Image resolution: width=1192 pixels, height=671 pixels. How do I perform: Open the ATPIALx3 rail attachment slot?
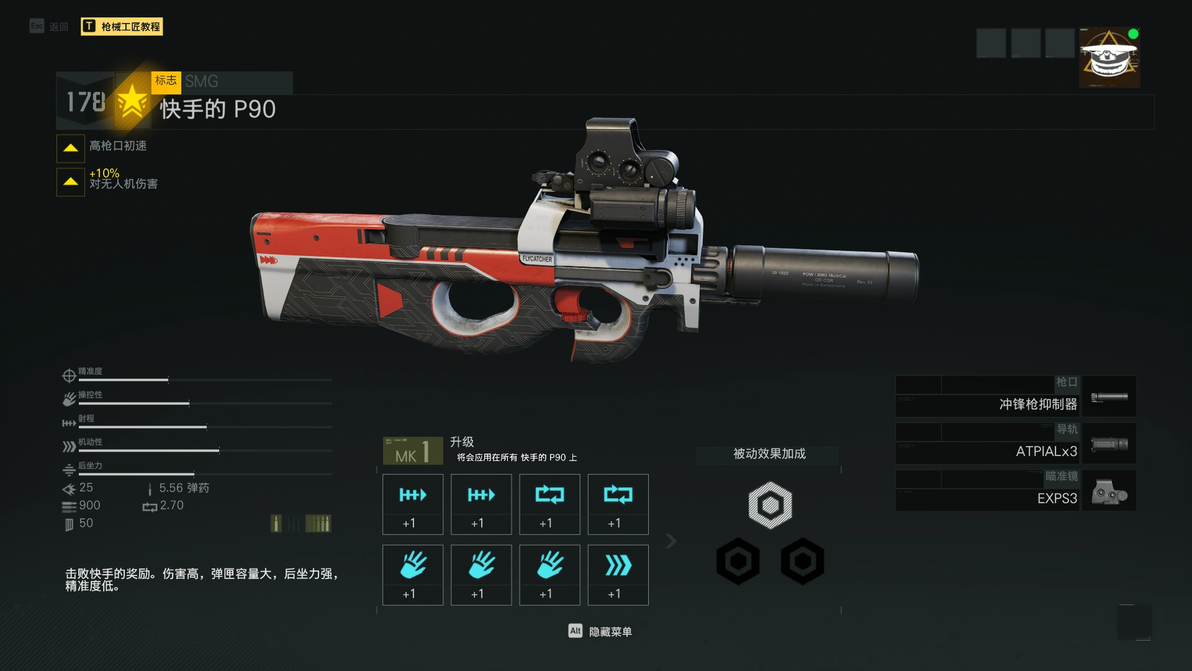pyautogui.click(x=1015, y=443)
